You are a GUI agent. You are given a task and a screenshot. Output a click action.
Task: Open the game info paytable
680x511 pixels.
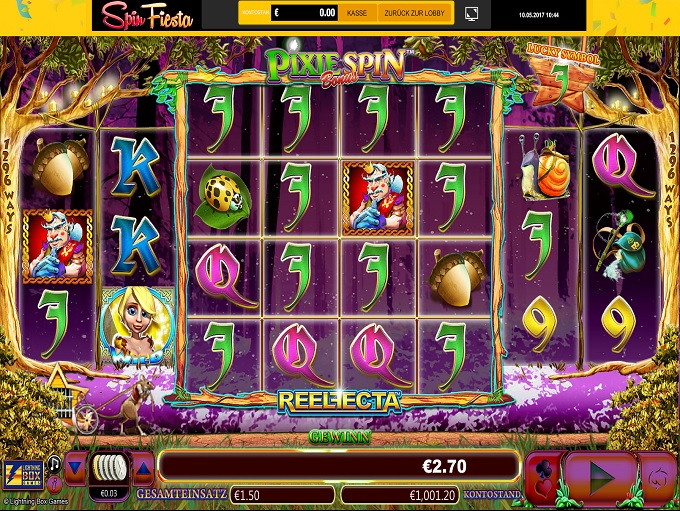point(53,484)
